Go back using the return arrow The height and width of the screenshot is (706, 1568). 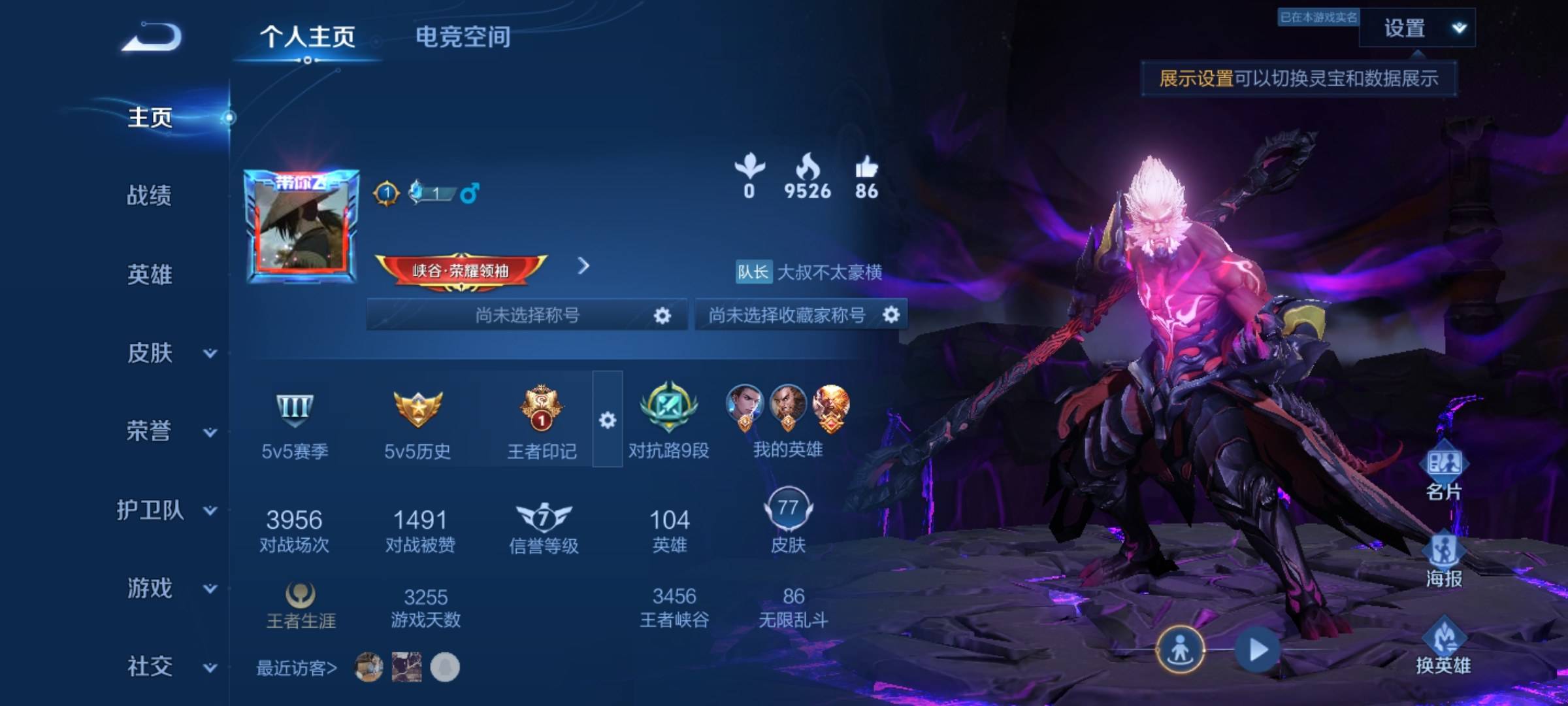pos(152,37)
